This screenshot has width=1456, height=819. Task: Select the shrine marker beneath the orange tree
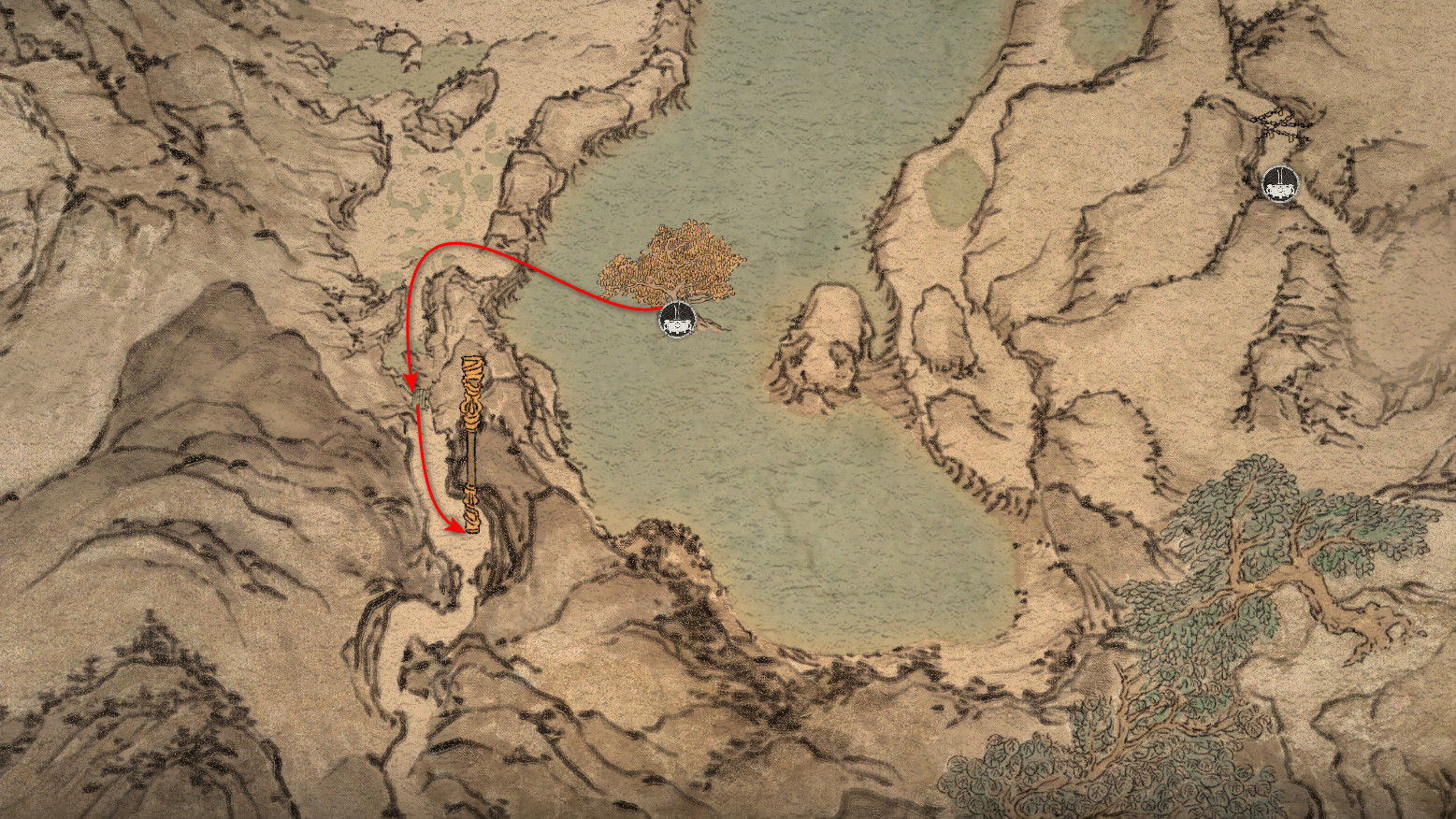pyautogui.click(x=676, y=320)
